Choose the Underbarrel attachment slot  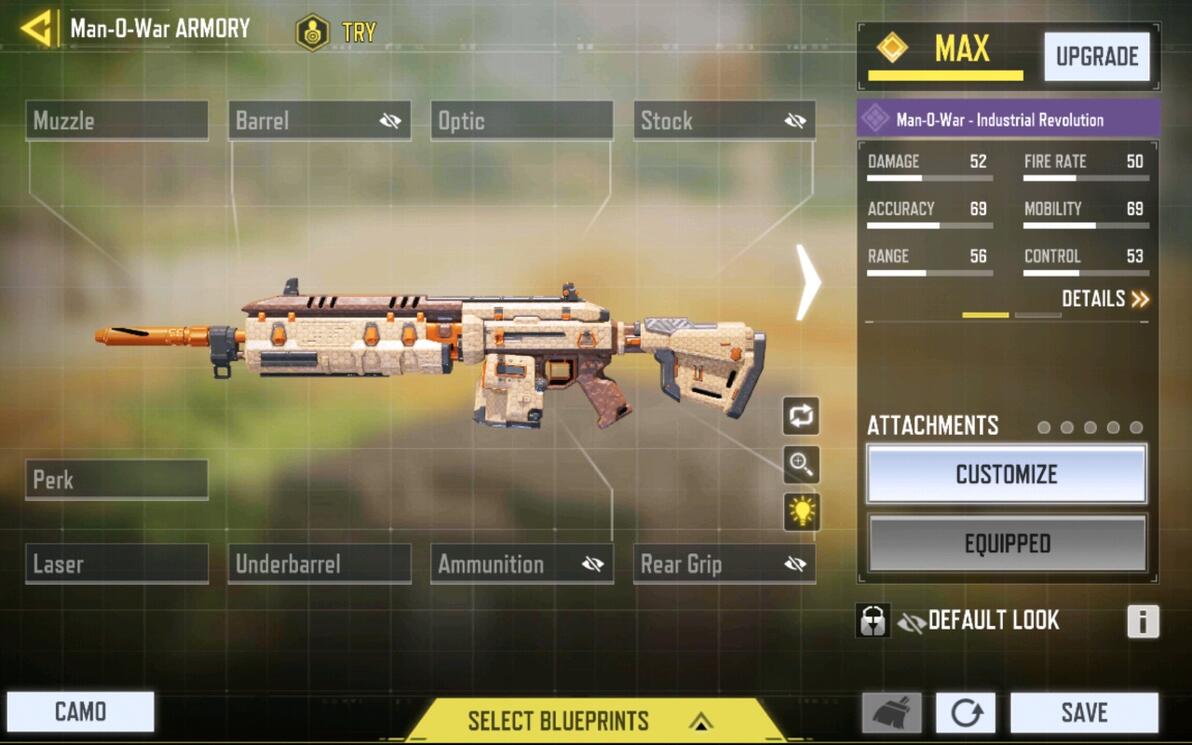(x=319, y=564)
